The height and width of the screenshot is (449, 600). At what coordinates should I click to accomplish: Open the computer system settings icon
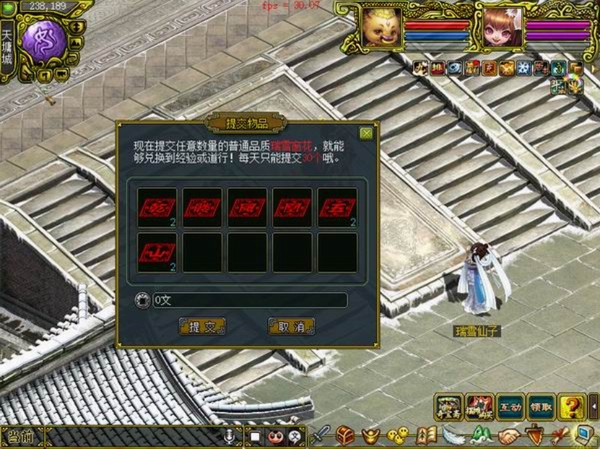584,435
